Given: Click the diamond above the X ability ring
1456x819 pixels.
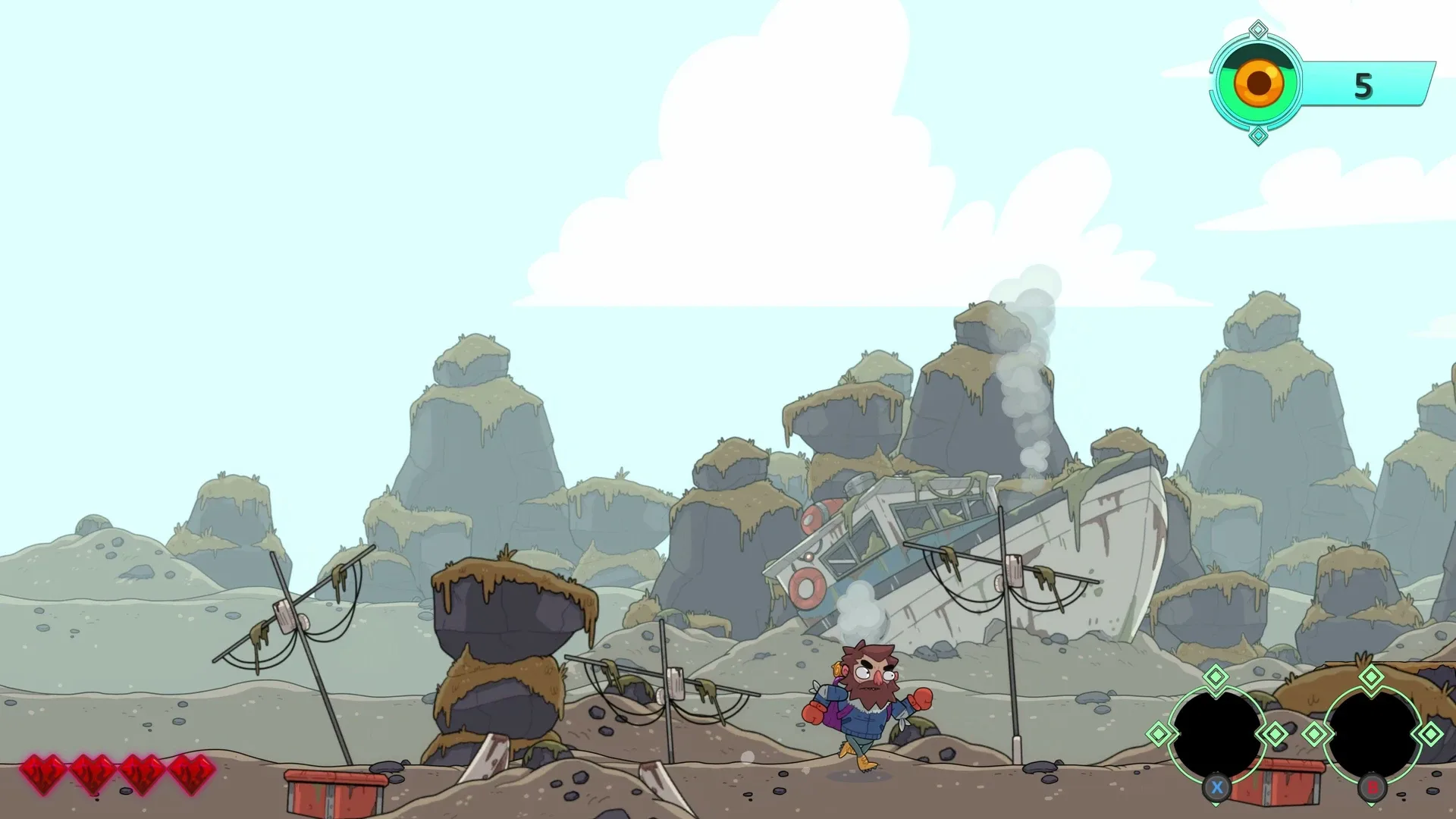Looking at the screenshot, I should coord(1216,677).
